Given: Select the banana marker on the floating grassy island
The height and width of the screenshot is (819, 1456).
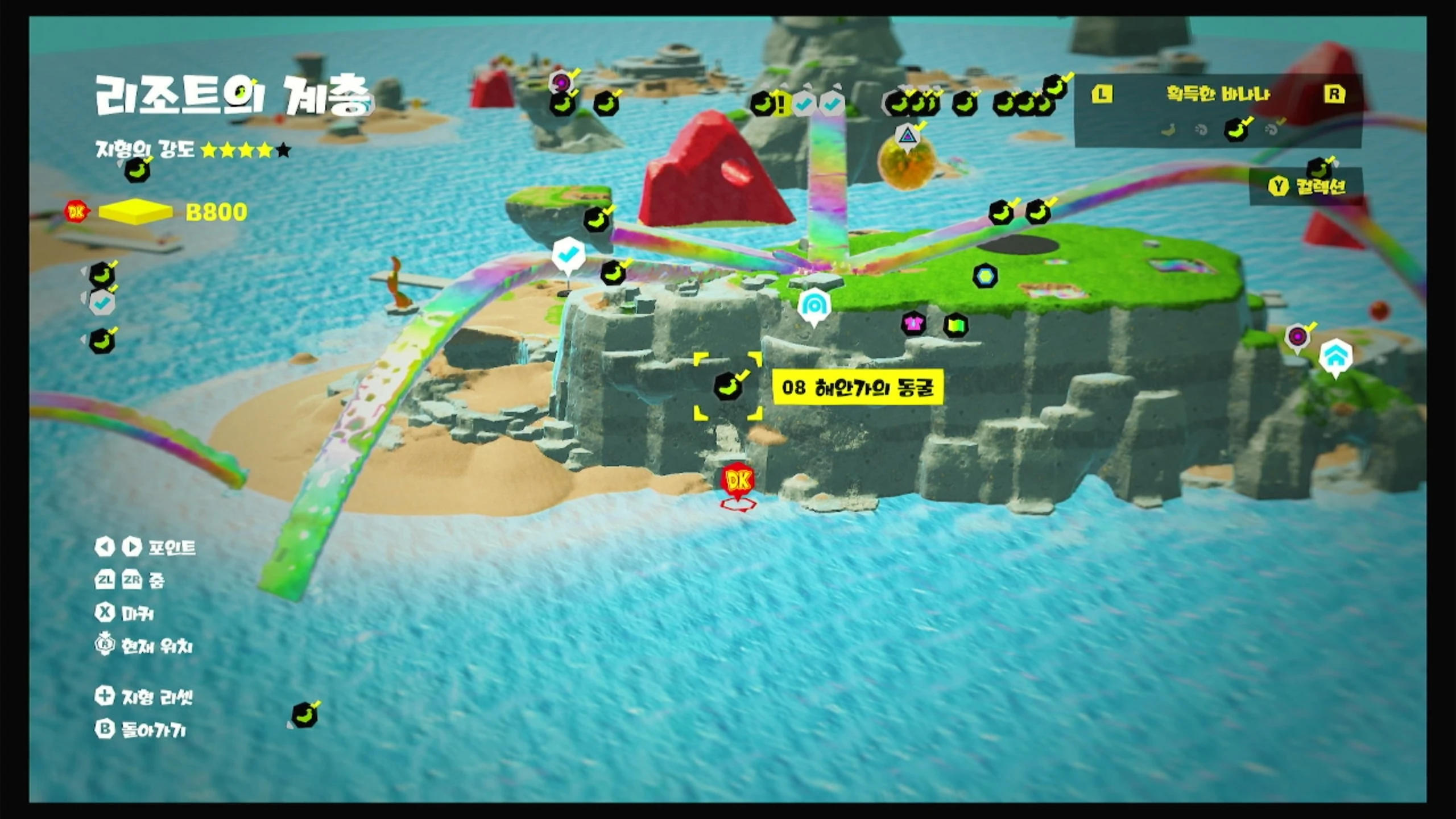Looking at the screenshot, I should (x=596, y=220).
